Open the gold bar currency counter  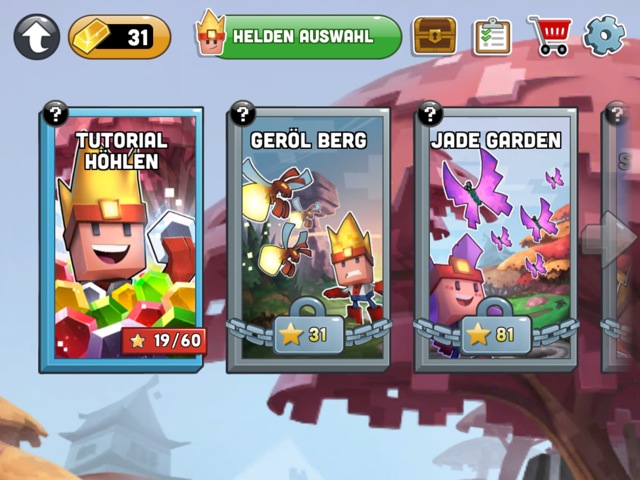[119, 37]
